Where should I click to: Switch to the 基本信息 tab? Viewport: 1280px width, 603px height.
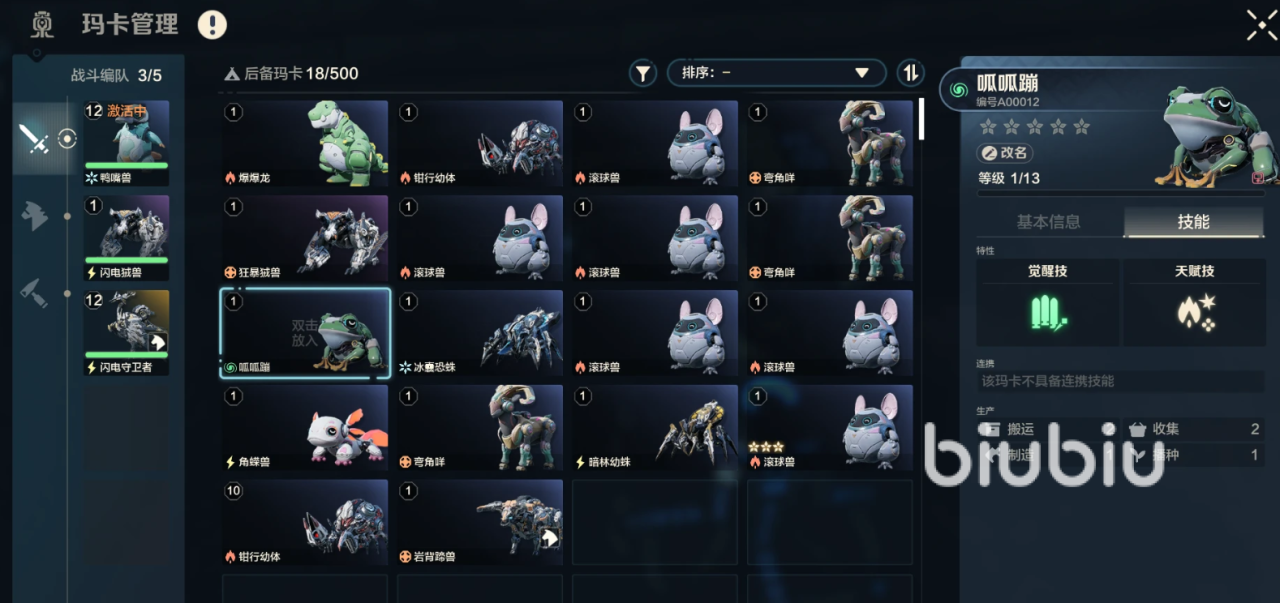(x=1048, y=222)
